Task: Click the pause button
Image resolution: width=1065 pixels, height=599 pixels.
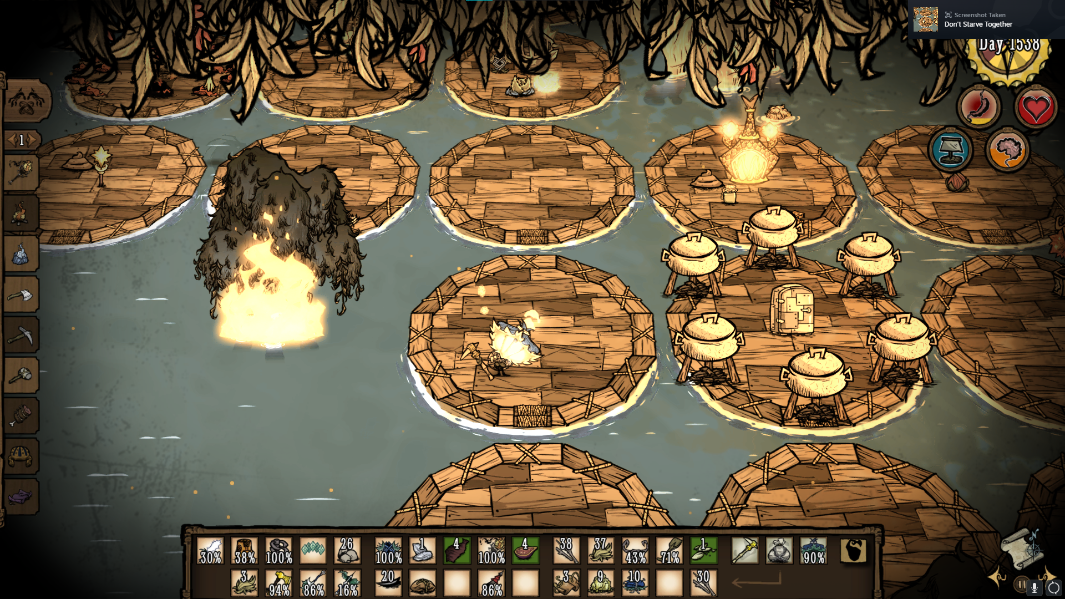Action: click(x=1020, y=586)
